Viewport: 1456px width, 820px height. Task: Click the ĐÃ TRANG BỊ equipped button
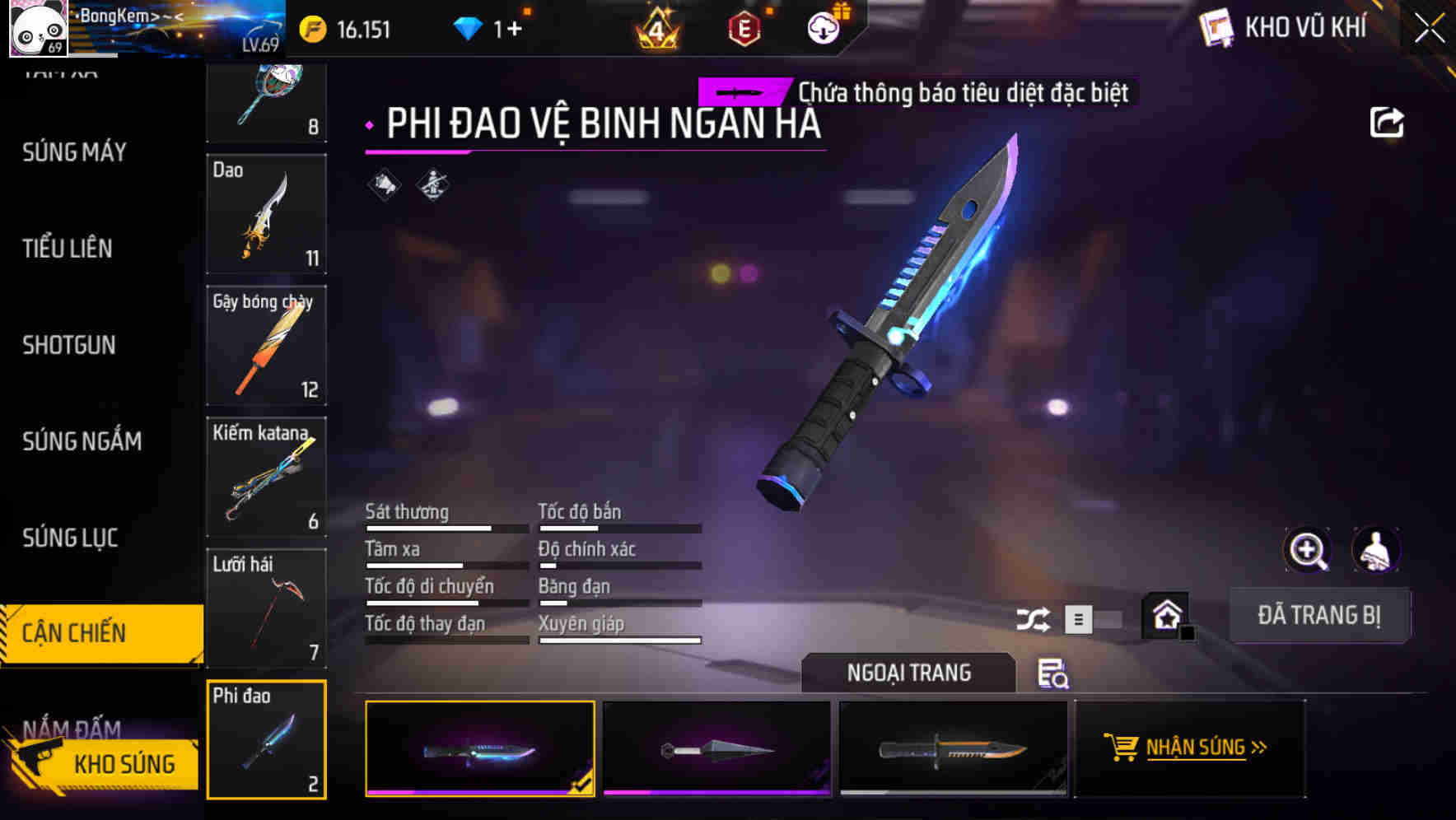pyautogui.click(x=1319, y=615)
